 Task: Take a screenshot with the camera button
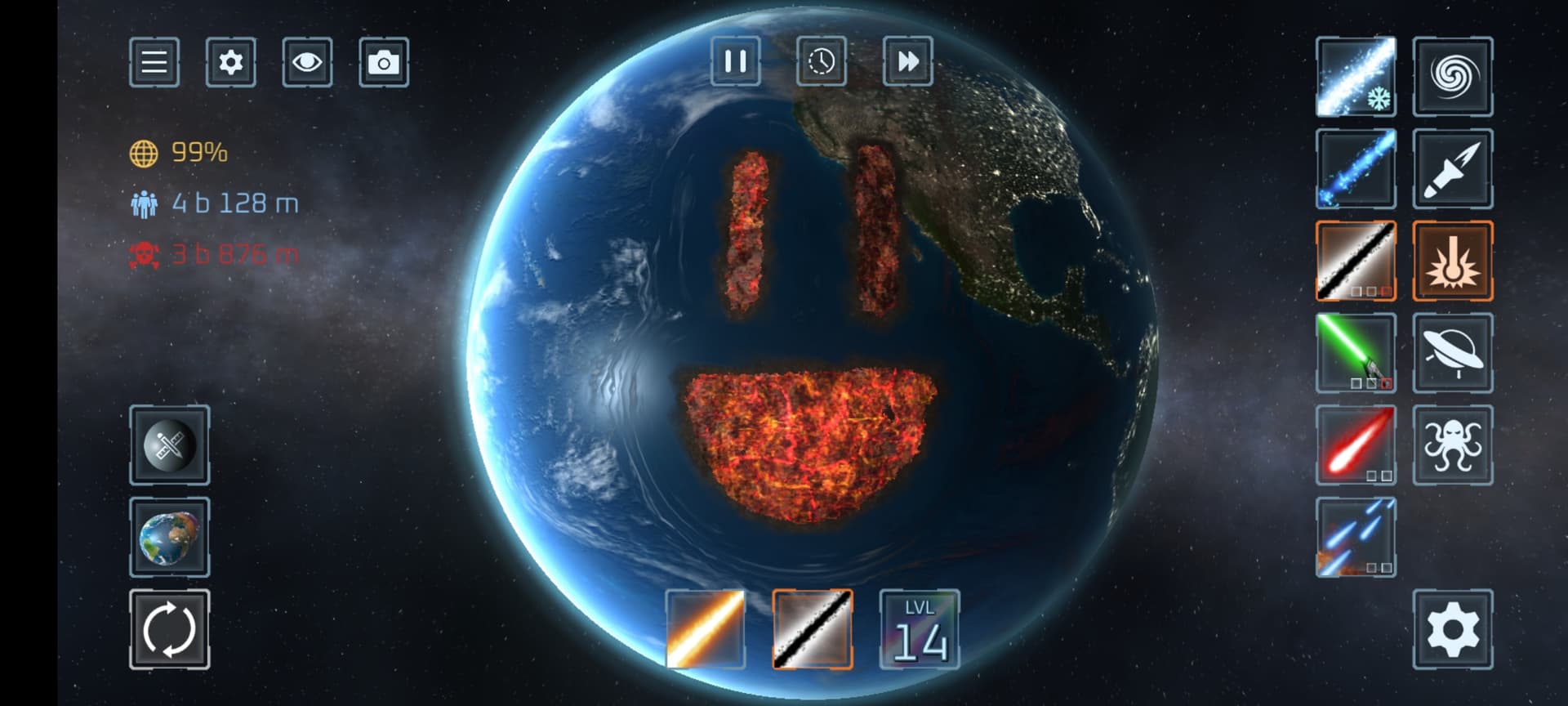(x=384, y=62)
